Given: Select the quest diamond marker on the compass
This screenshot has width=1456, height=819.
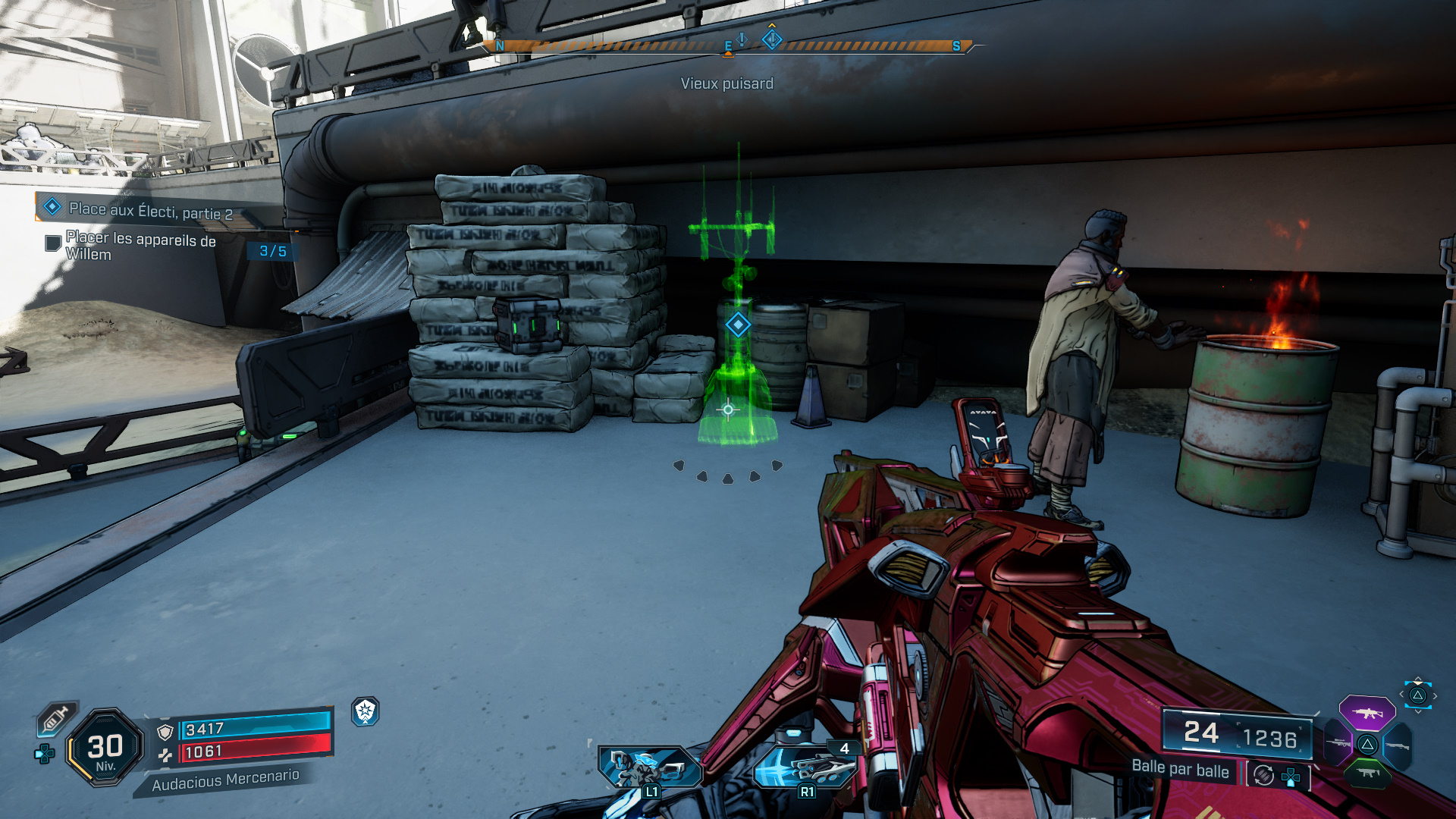Looking at the screenshot, I should click(772, 38).
